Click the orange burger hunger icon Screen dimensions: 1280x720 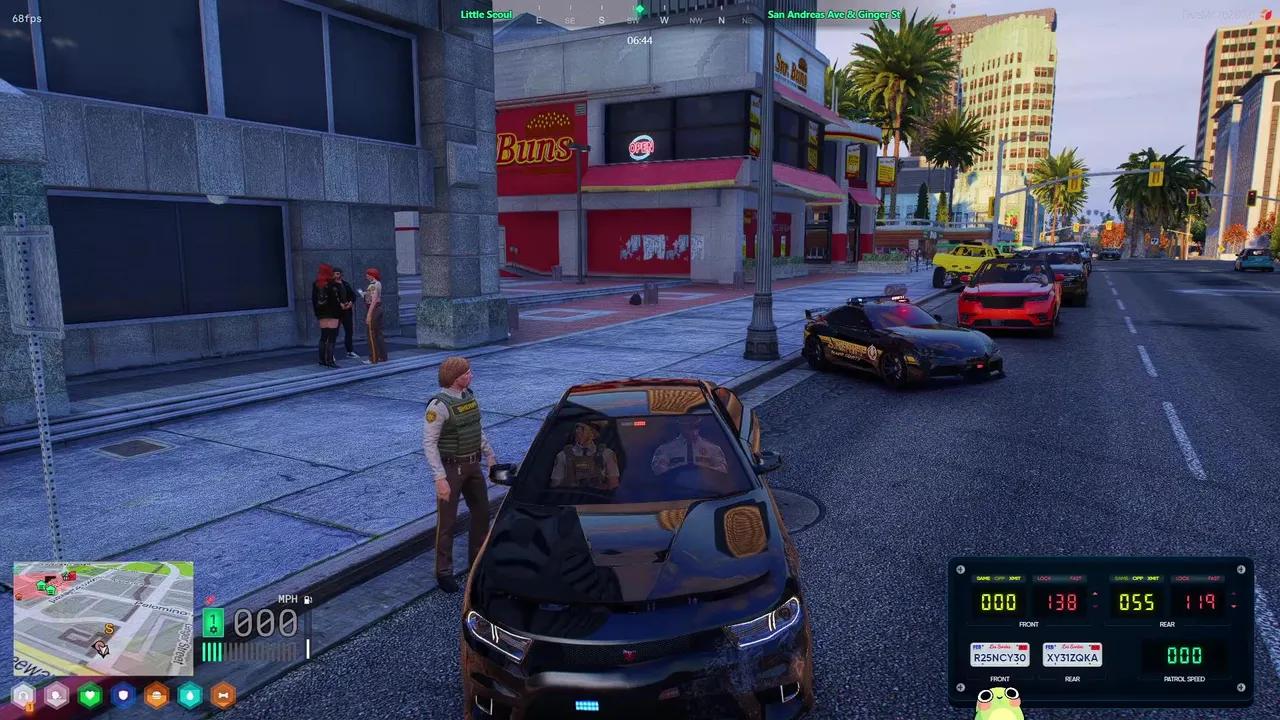click(x=156, y=695)
